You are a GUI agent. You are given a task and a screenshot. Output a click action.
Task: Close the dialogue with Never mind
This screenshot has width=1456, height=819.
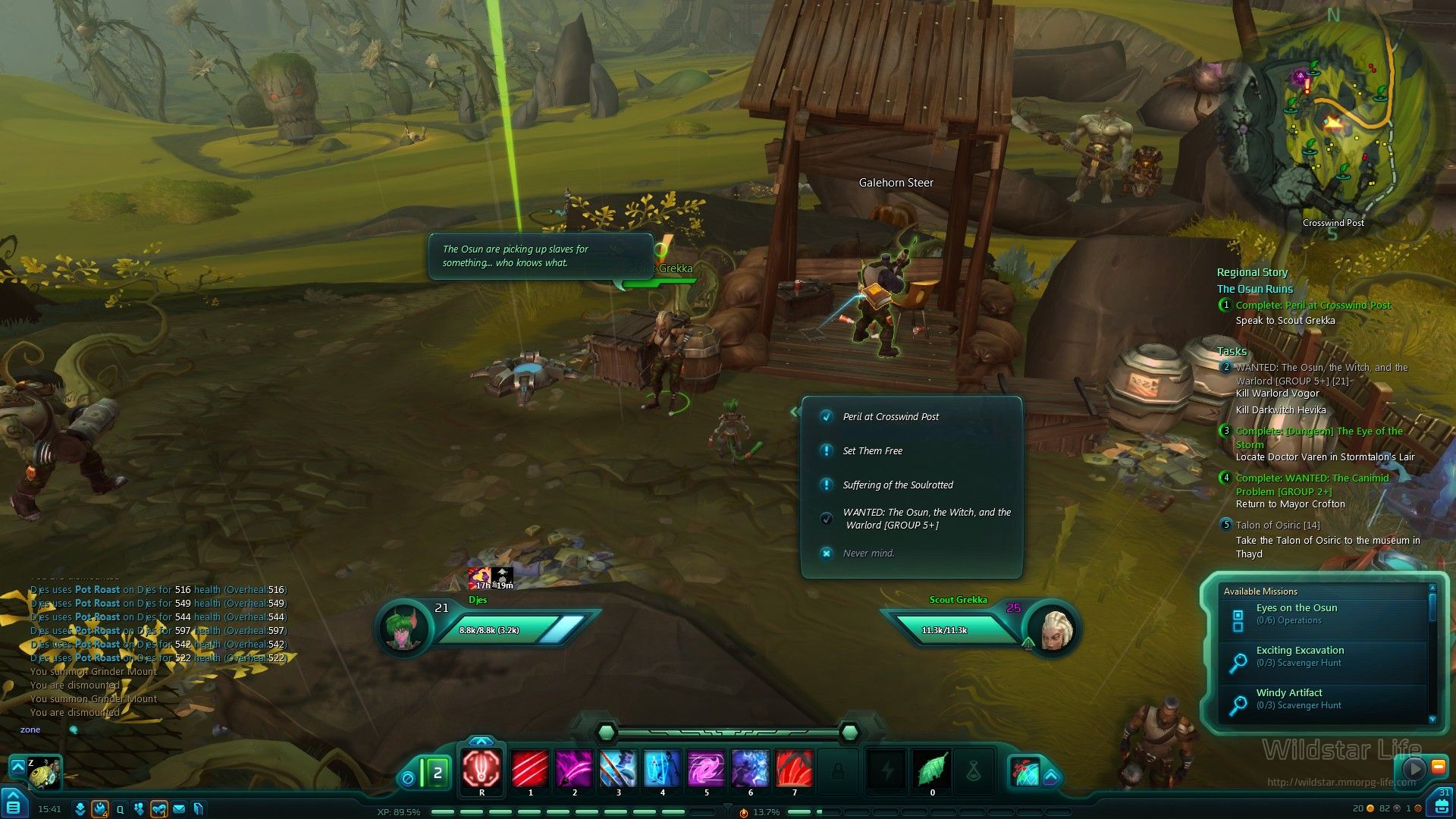point(868,554)
